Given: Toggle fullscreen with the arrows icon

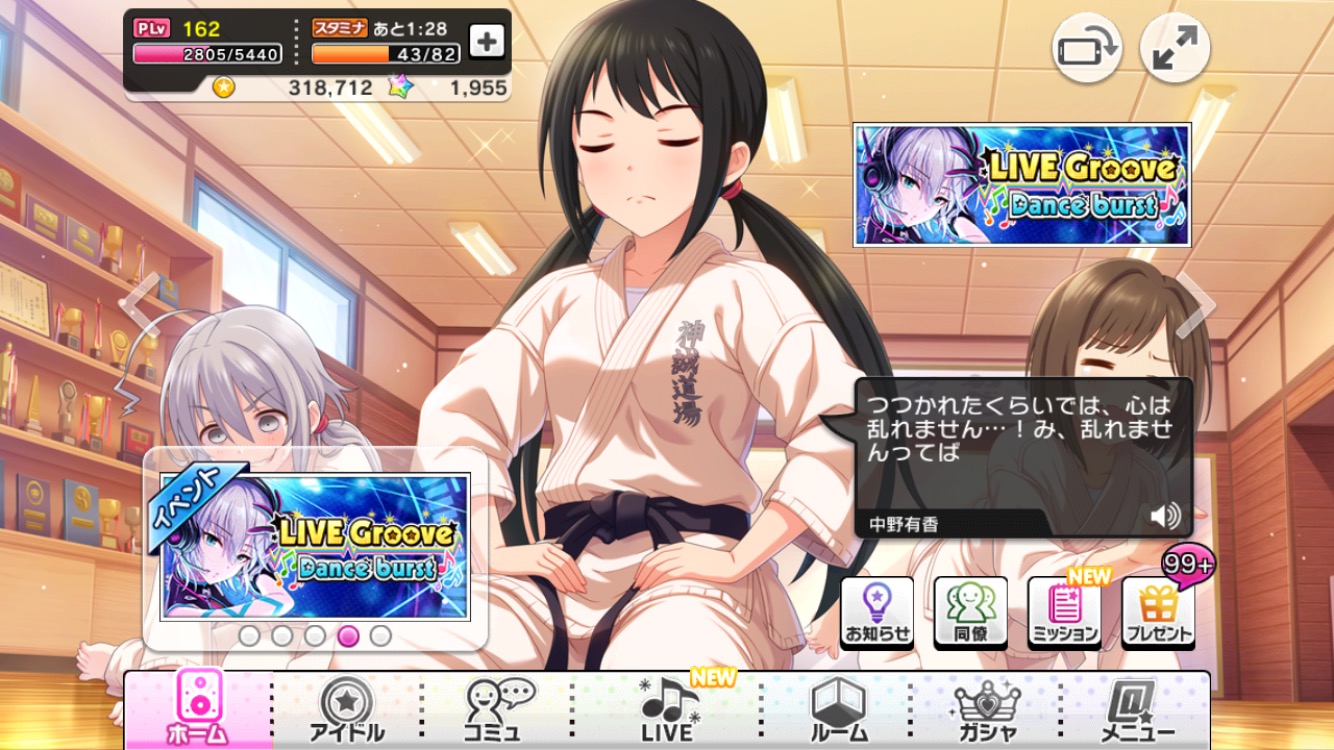Looking at the screenshot, I should pyautogui.click(x=1175, y=48).
